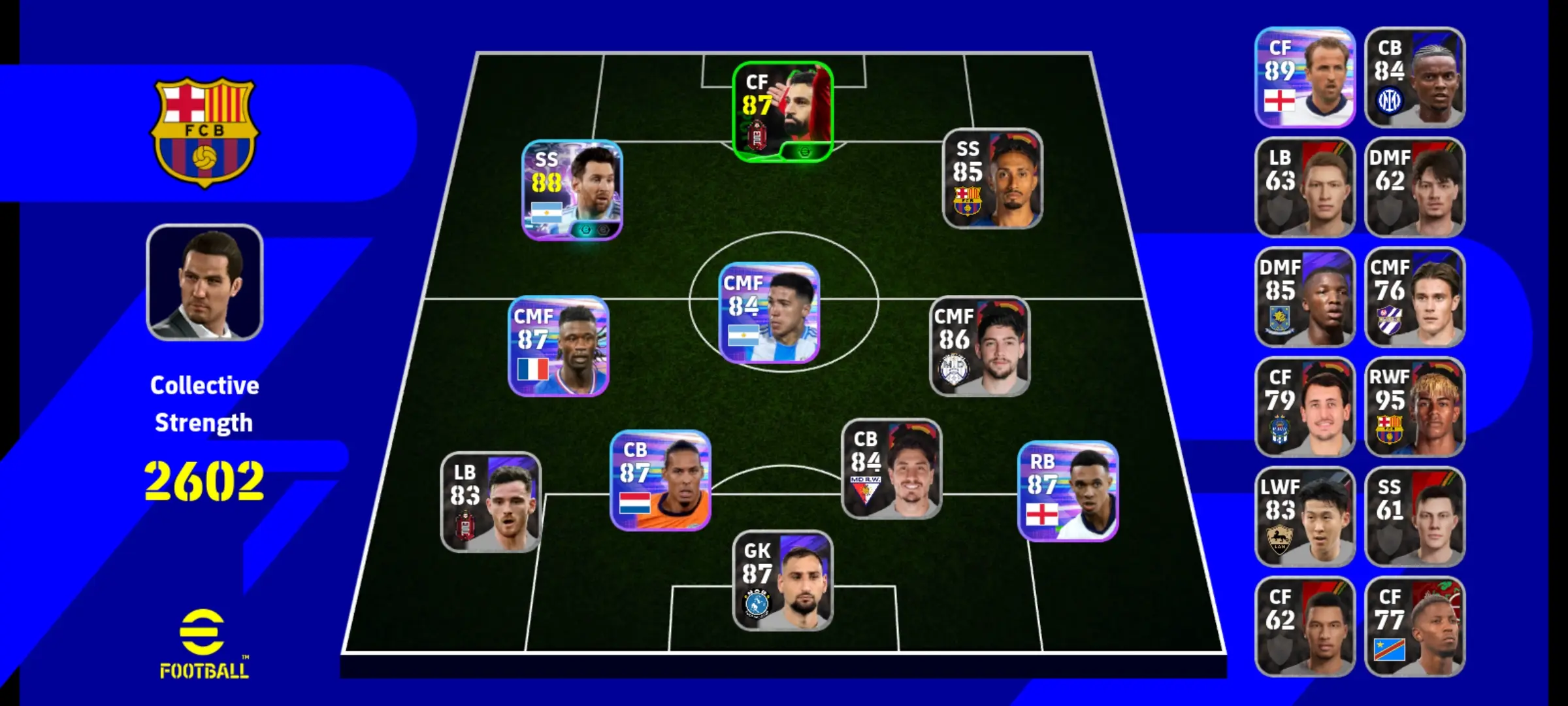Pick the CB 87 Netherlands defender card

coord(660,480)
